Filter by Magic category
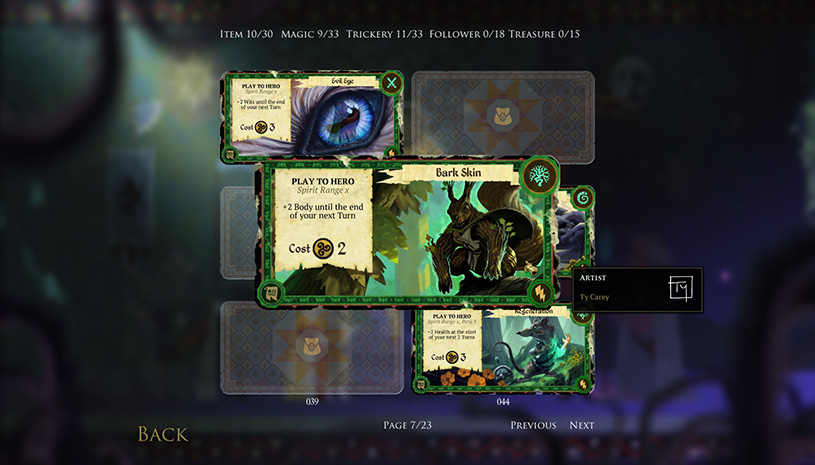Screen dimensions: 815x465 tap(310, 34)
